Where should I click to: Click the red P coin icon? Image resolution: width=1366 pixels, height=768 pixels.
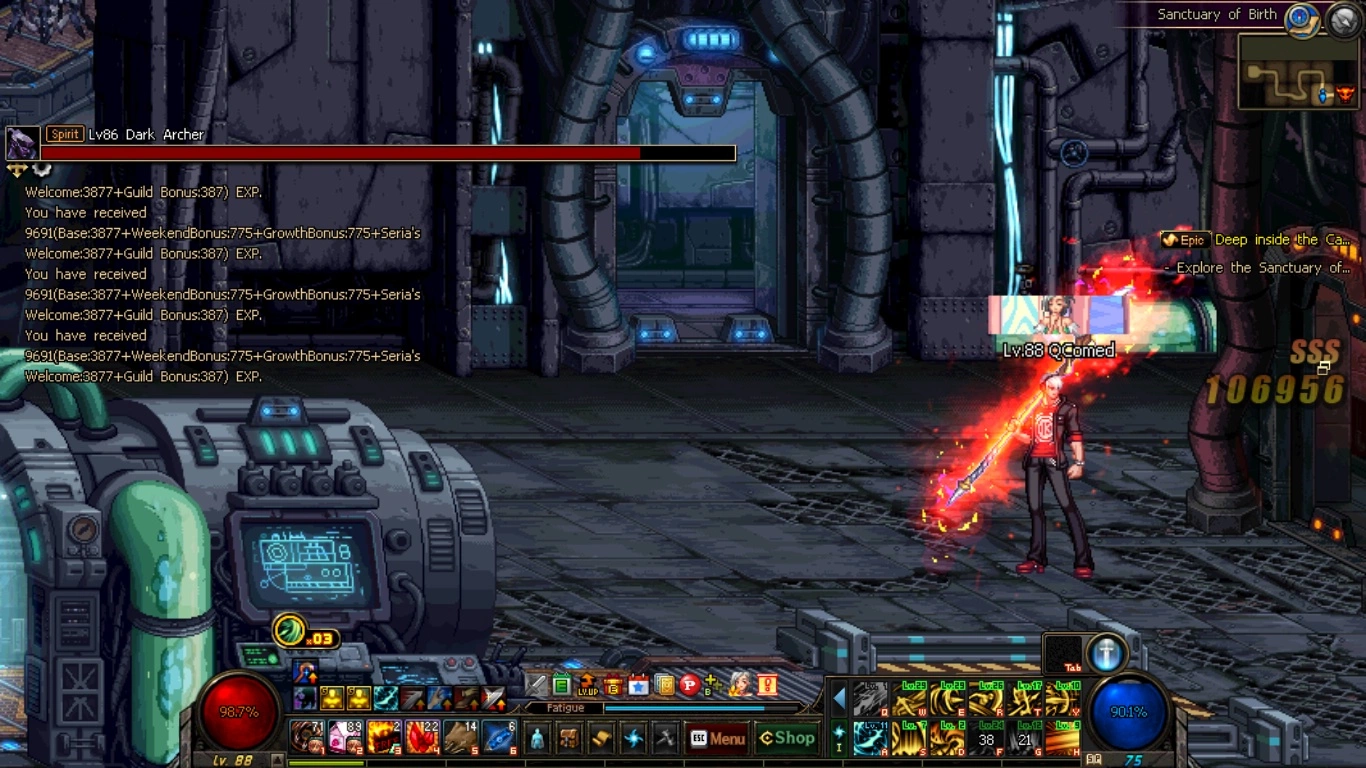coord(689,685)
